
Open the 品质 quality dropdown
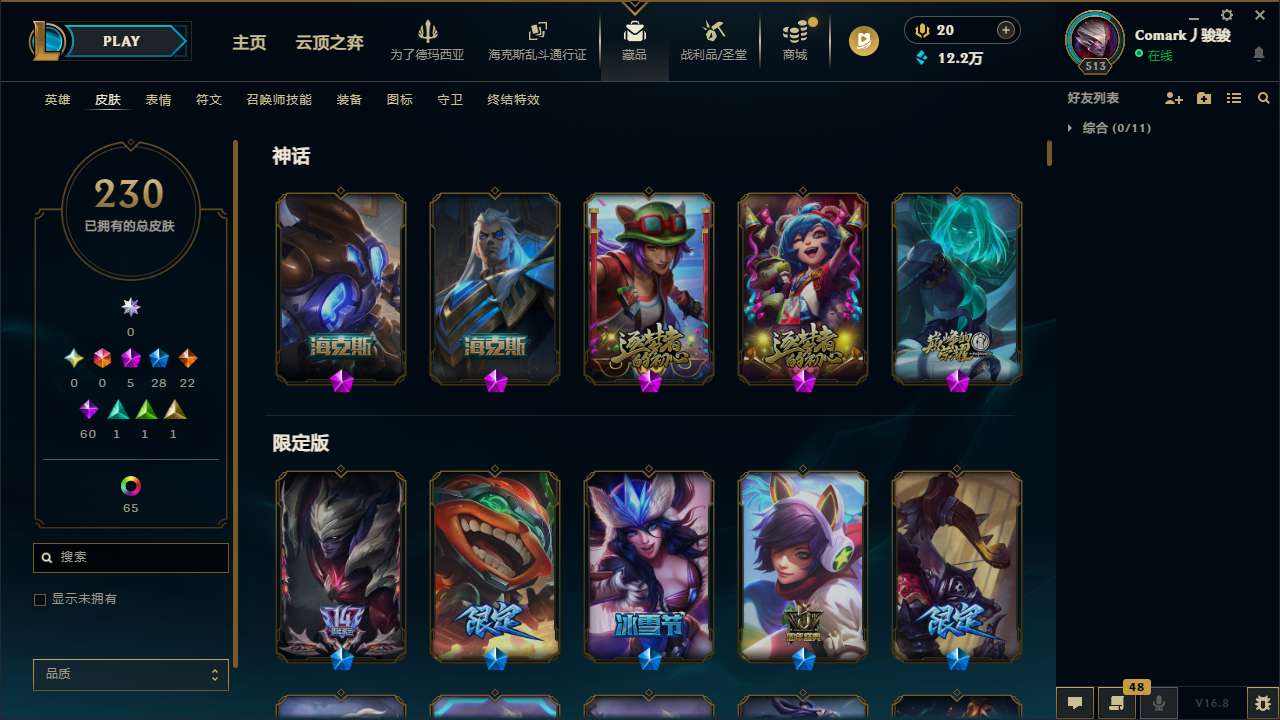pyautogui.click(x=130, y=674)
